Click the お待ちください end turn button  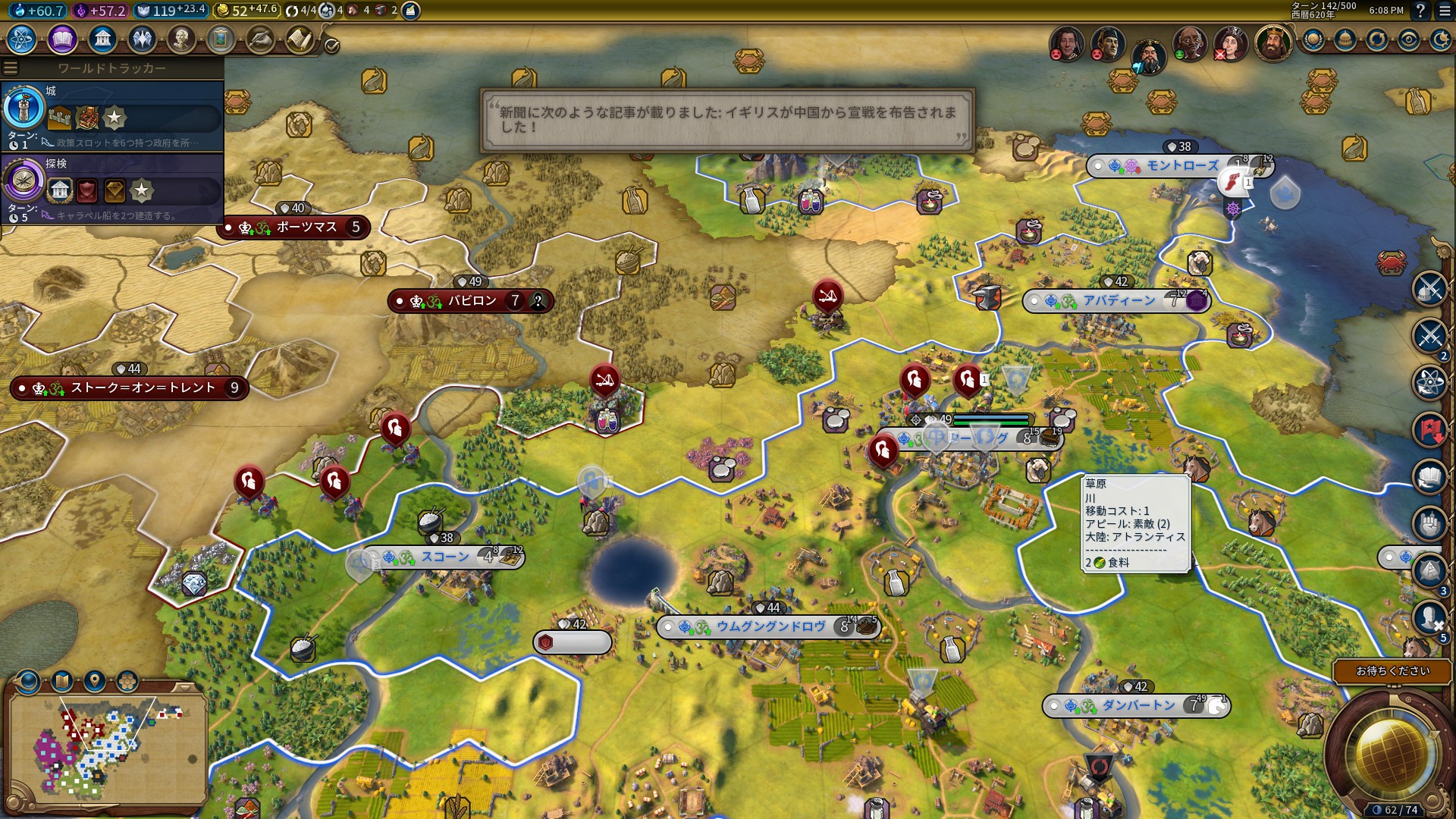coord(1392,671)
